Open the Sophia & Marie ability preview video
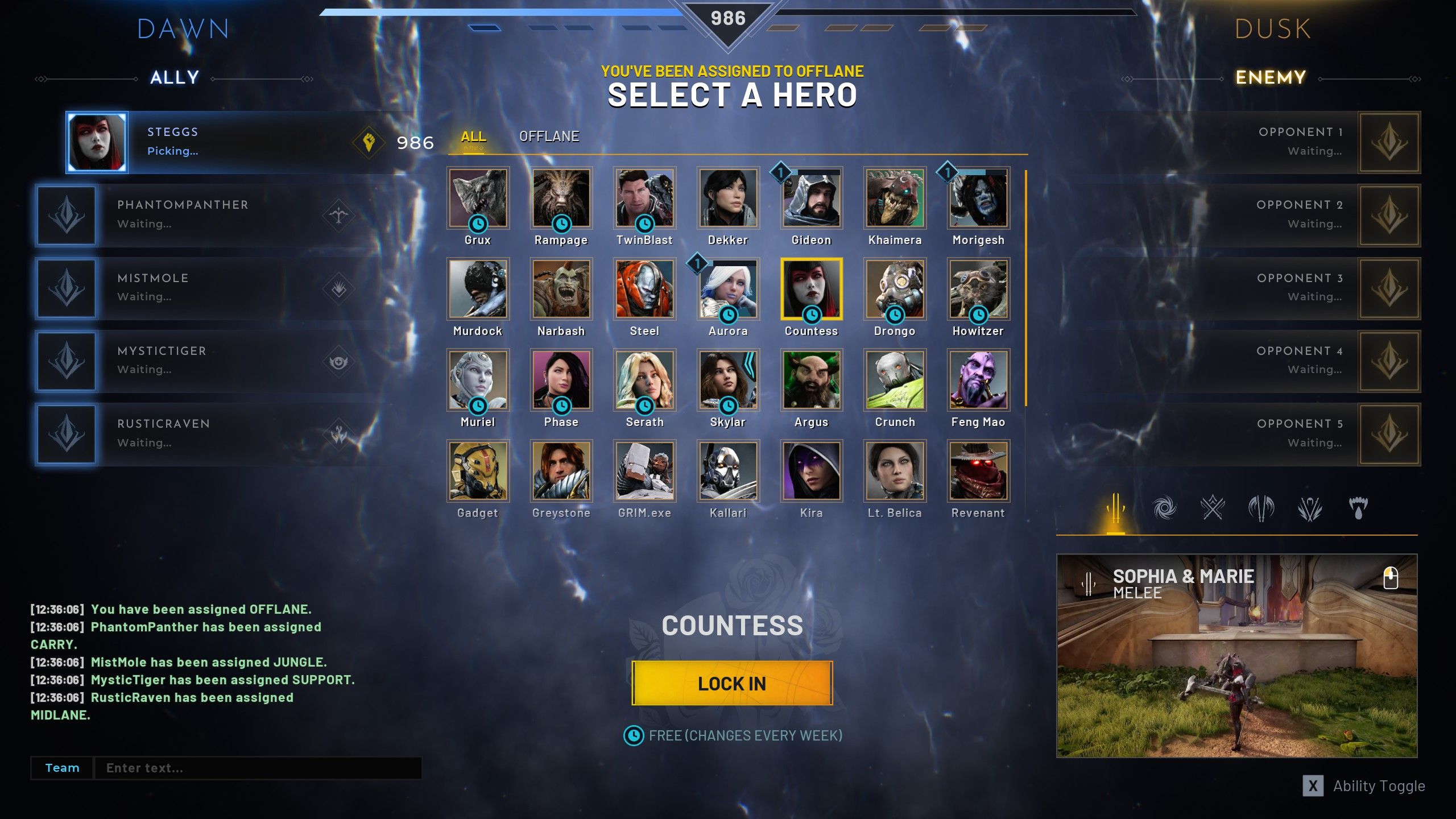Viewport: 1456px width, 819px height. point(1236,656)
